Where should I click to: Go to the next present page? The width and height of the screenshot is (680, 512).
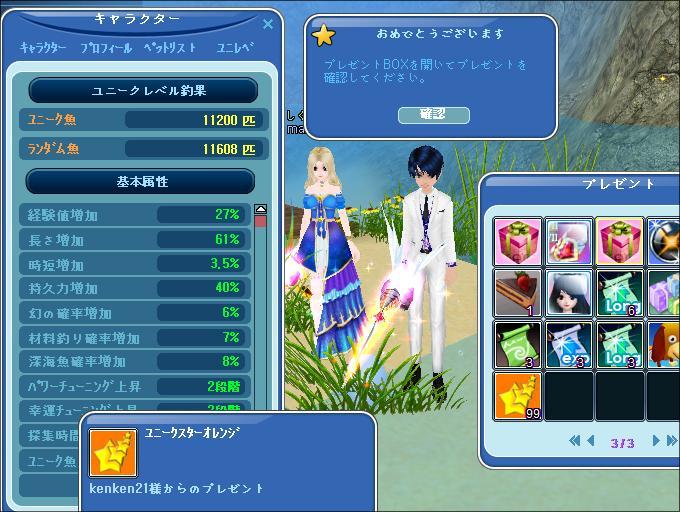(656, 440)
